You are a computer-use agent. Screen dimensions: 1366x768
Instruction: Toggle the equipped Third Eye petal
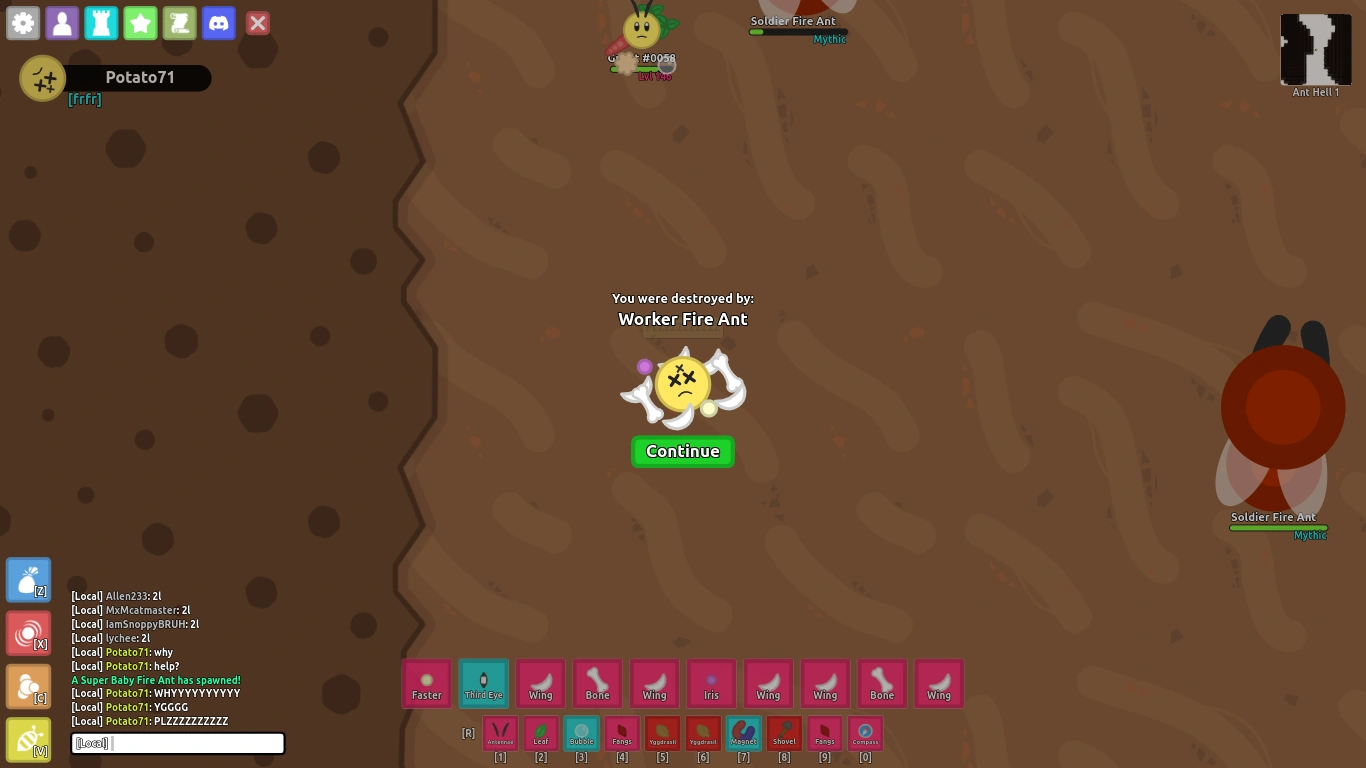click(483, 684)
